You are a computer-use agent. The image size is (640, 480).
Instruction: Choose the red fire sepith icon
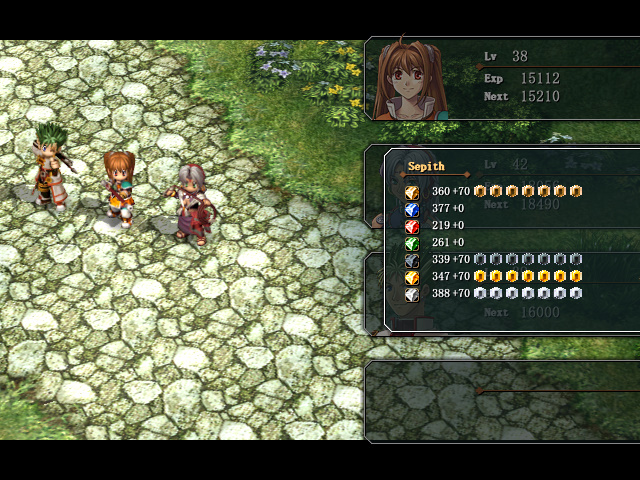411,226
